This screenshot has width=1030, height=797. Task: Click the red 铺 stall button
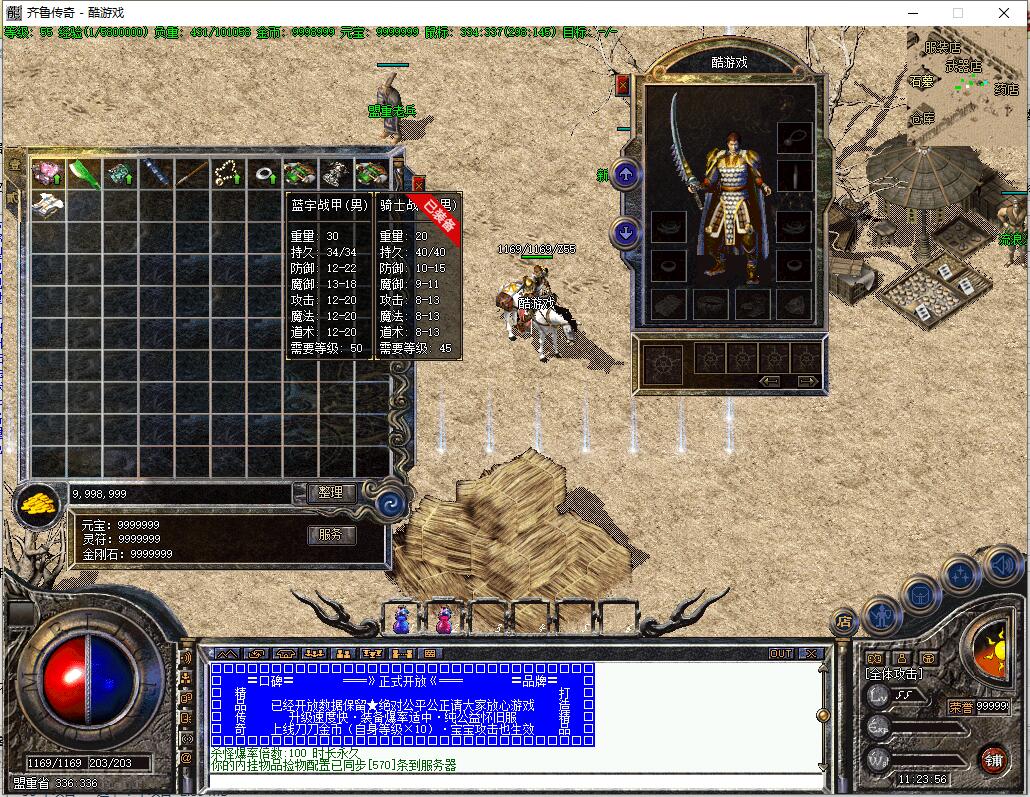(993, 759)
